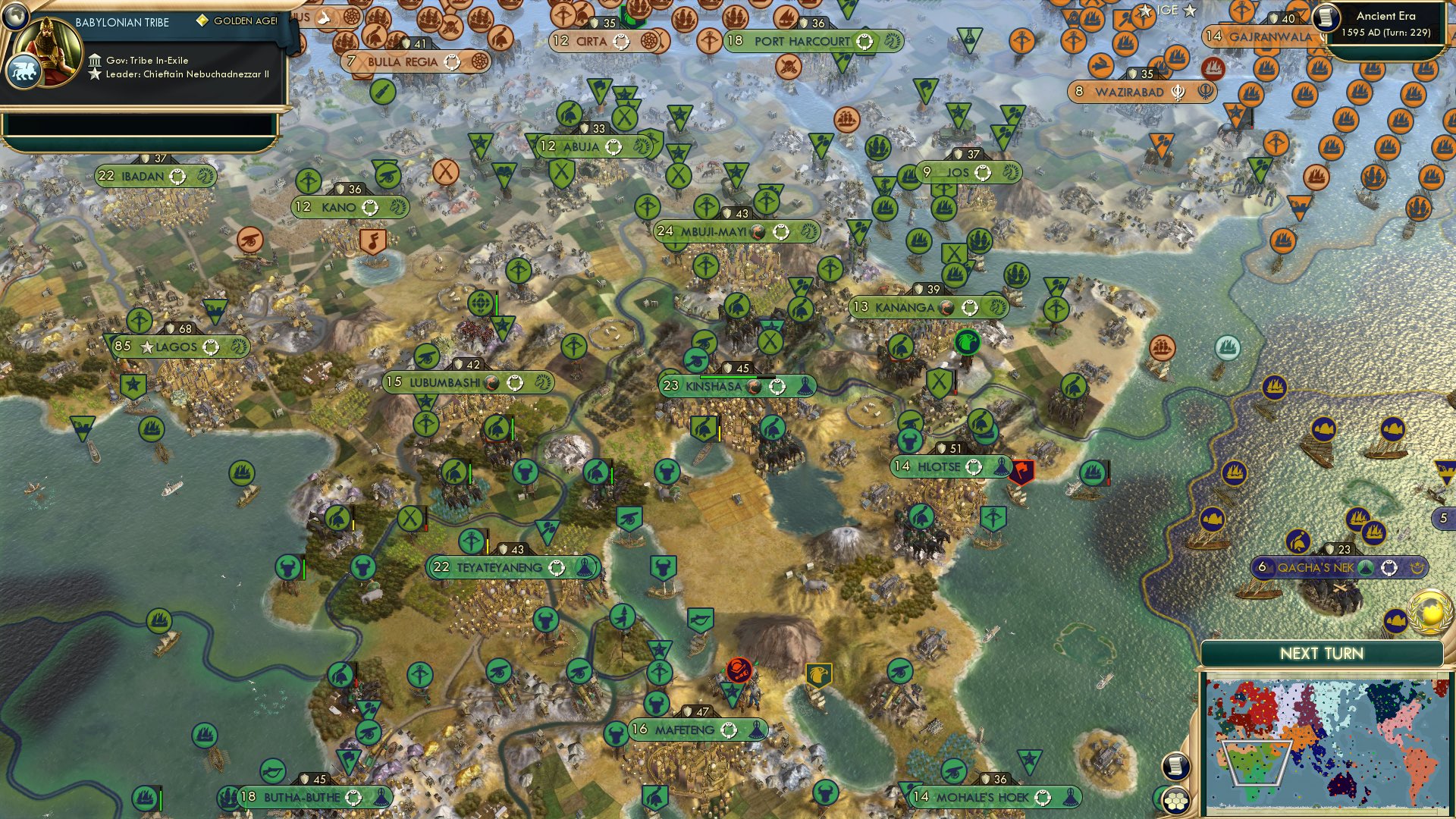This screenshot has height=819, width=1456.
Task: Click the Golden Age diamond indicator
Action: 202,20
